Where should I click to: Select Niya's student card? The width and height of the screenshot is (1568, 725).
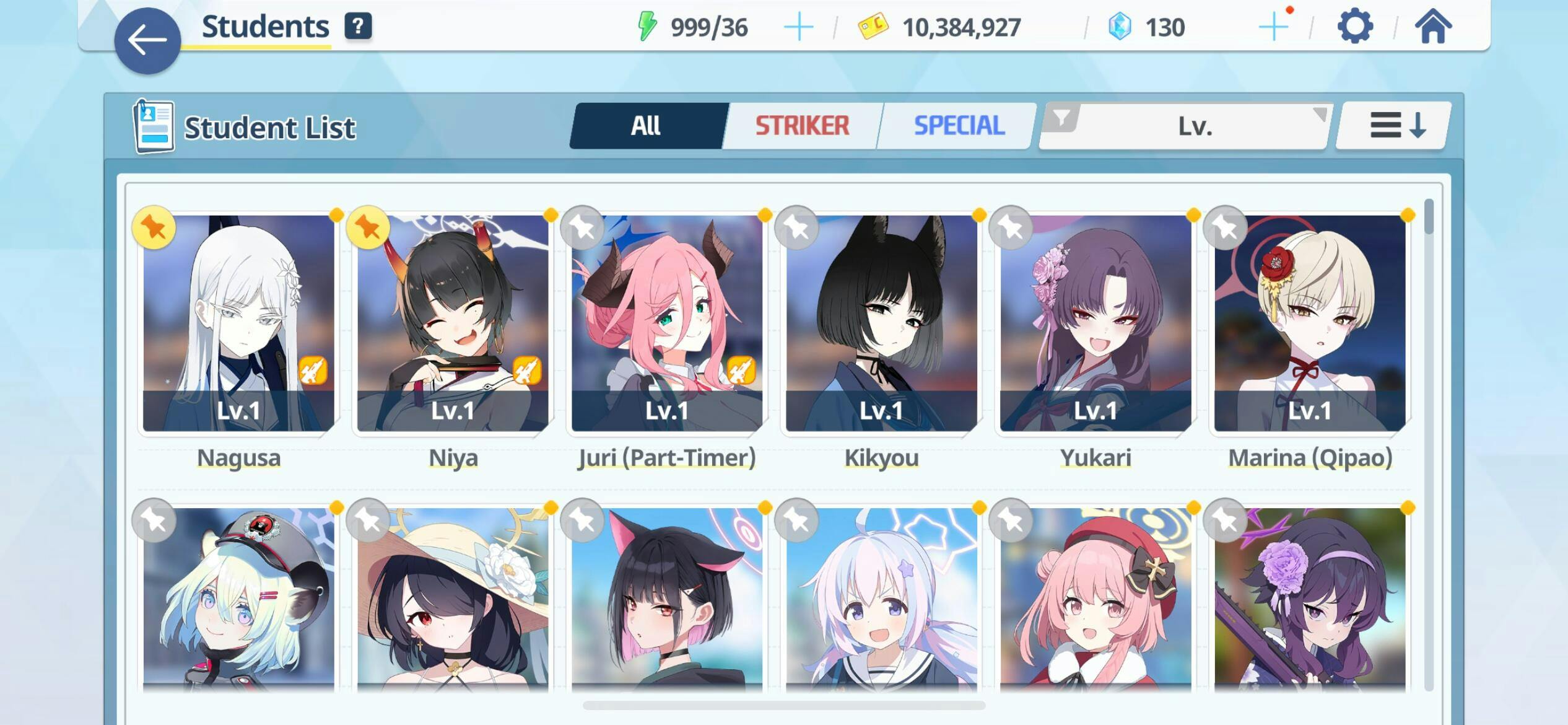(453, 323)
